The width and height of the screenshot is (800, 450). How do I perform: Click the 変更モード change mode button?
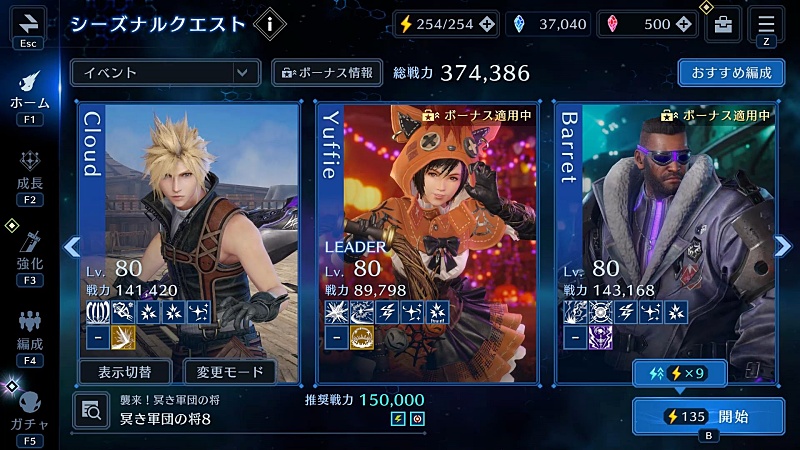click(x=230, y=372)
